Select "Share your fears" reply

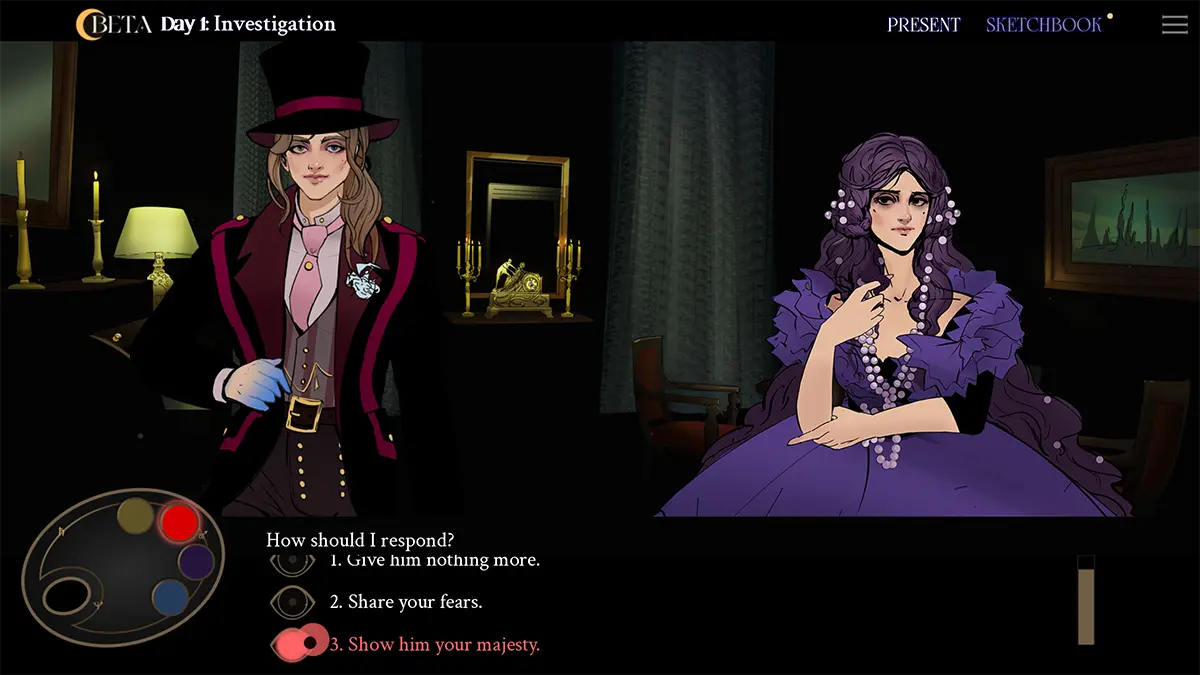[x=414, y=602]
